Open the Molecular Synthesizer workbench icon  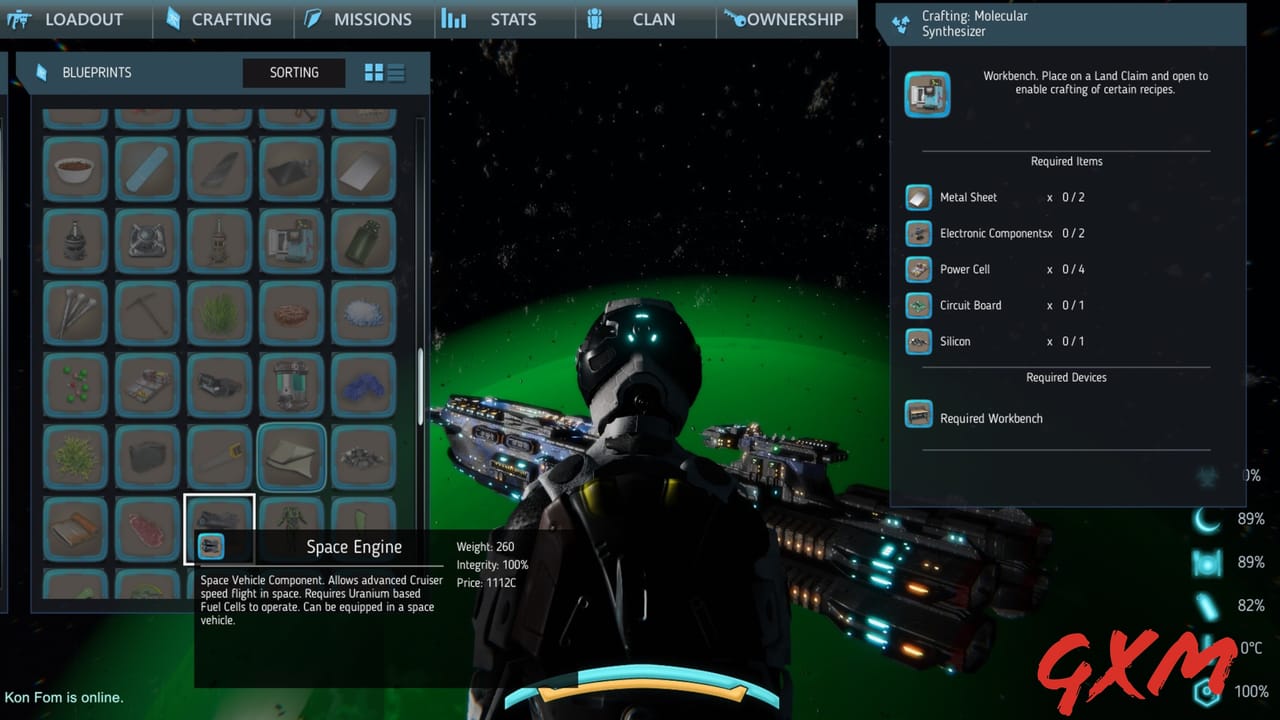click(927, 93)
